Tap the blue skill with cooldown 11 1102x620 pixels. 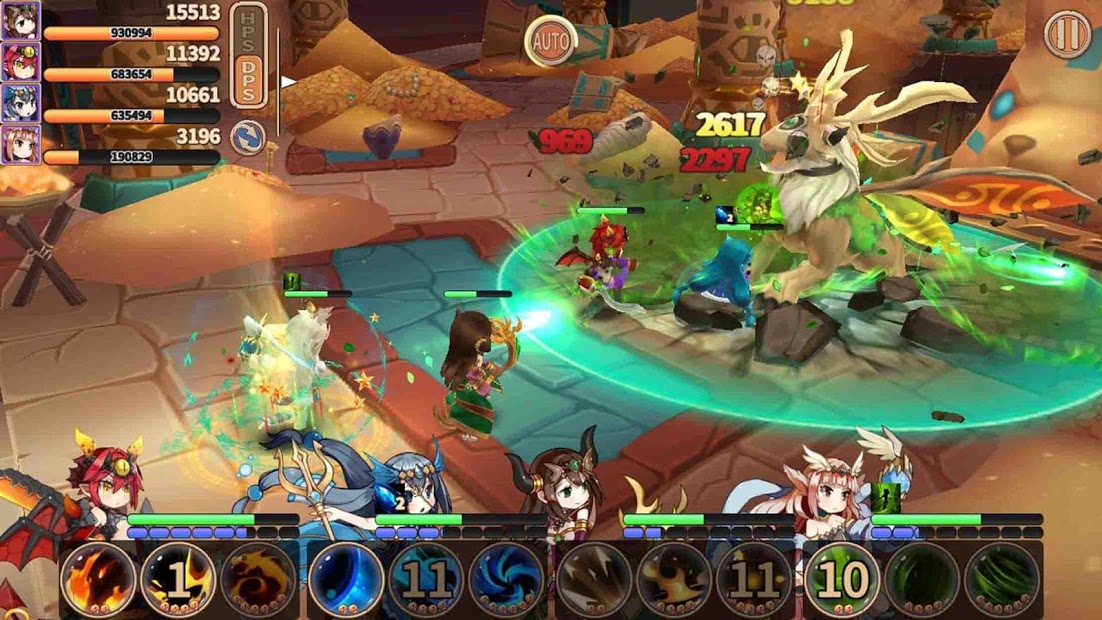(x=426, y=579)
